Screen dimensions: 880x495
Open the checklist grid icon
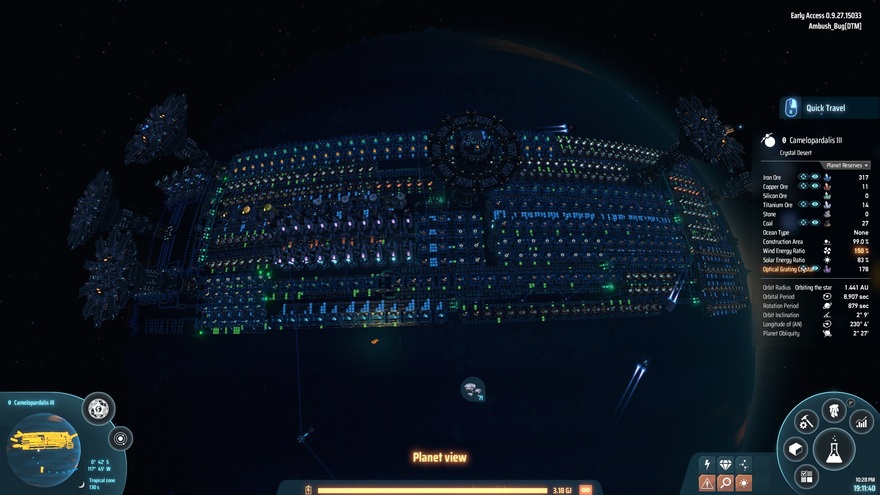click(x=808, y=476)
